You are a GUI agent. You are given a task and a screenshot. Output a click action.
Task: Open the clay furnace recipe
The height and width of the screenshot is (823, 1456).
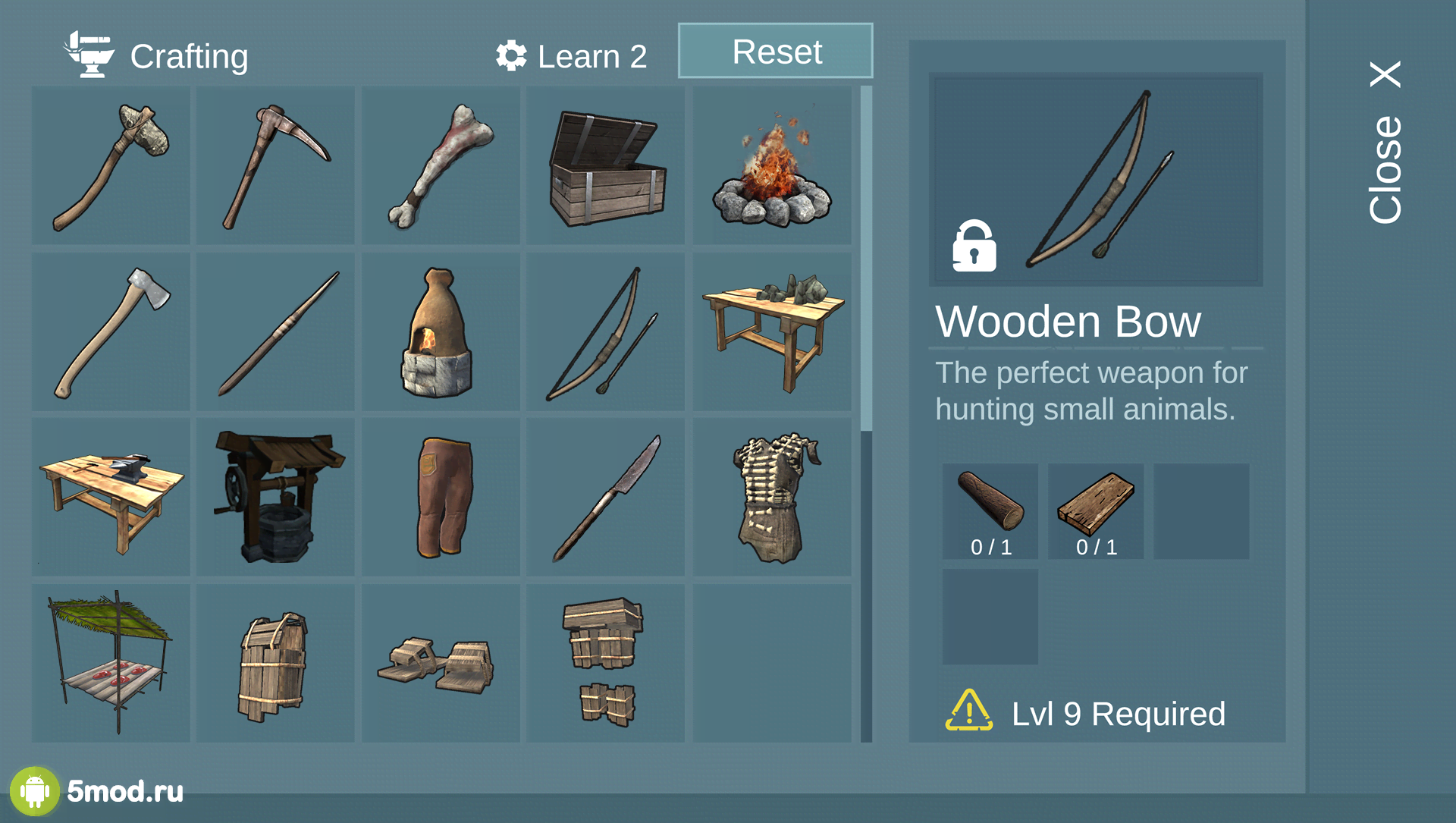441,331
